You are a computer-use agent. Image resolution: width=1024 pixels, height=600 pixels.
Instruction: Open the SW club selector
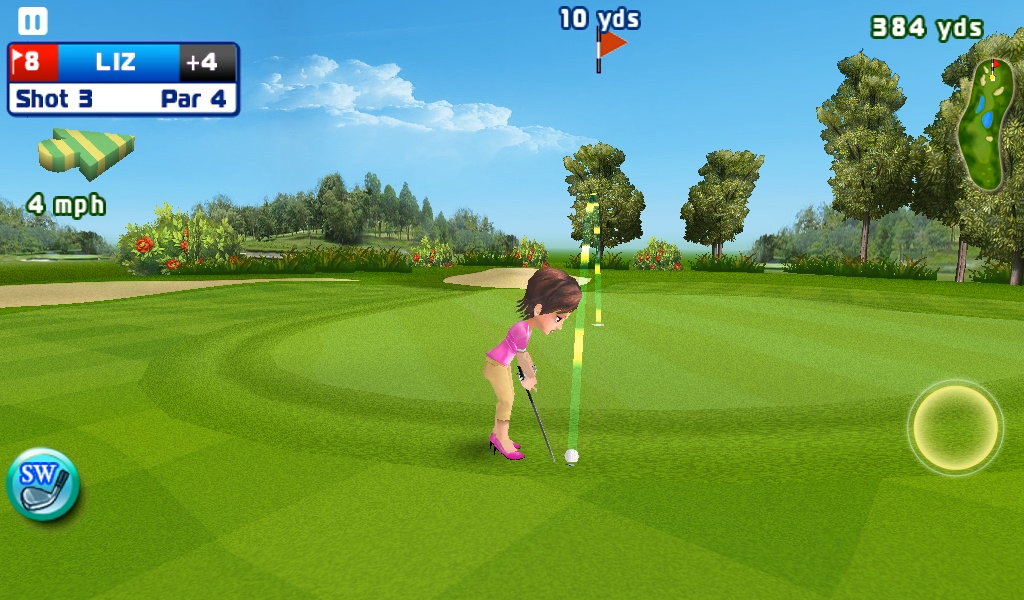click(x=43, y=485)
